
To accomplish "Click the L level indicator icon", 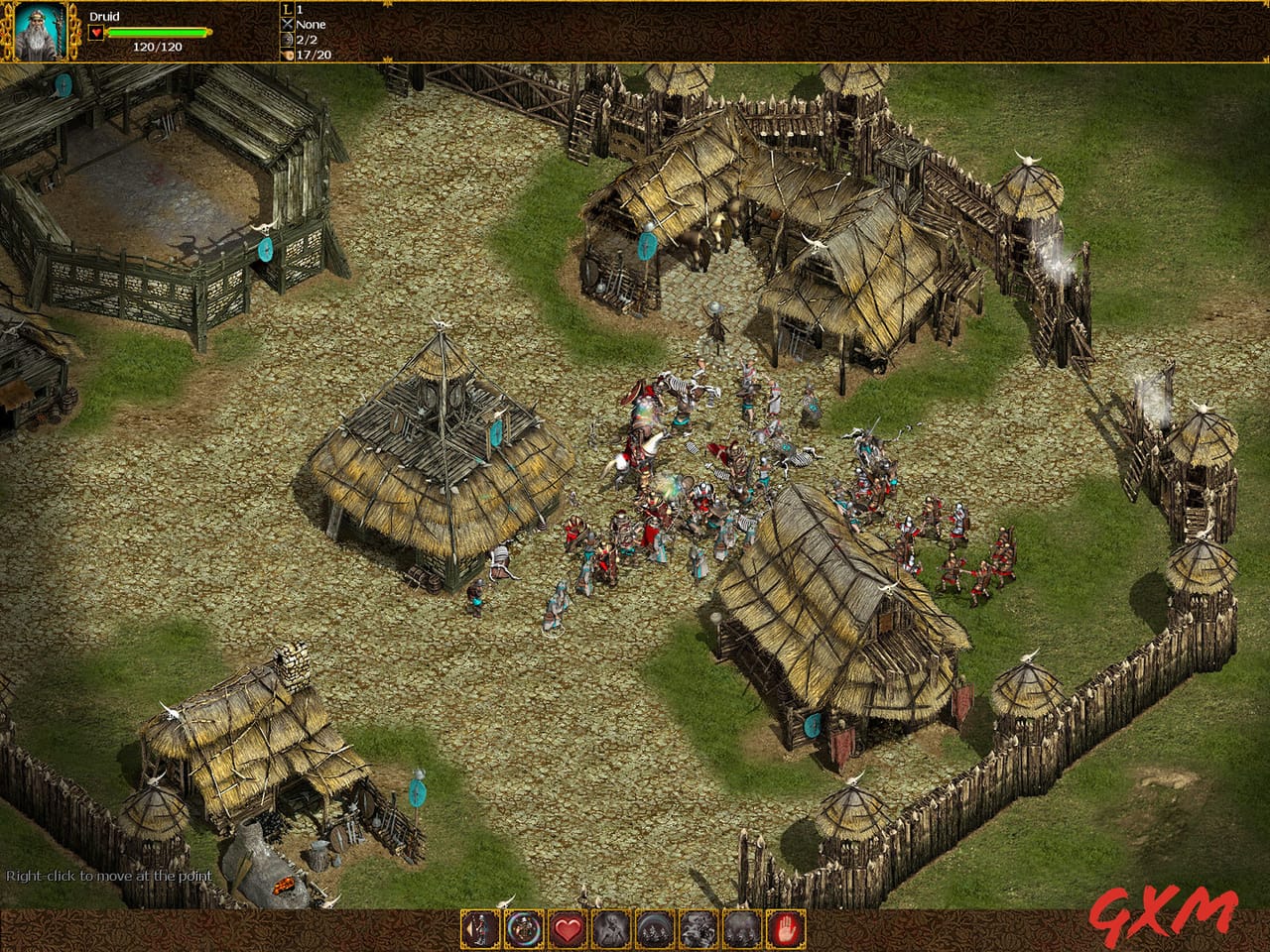I will 287,9.
